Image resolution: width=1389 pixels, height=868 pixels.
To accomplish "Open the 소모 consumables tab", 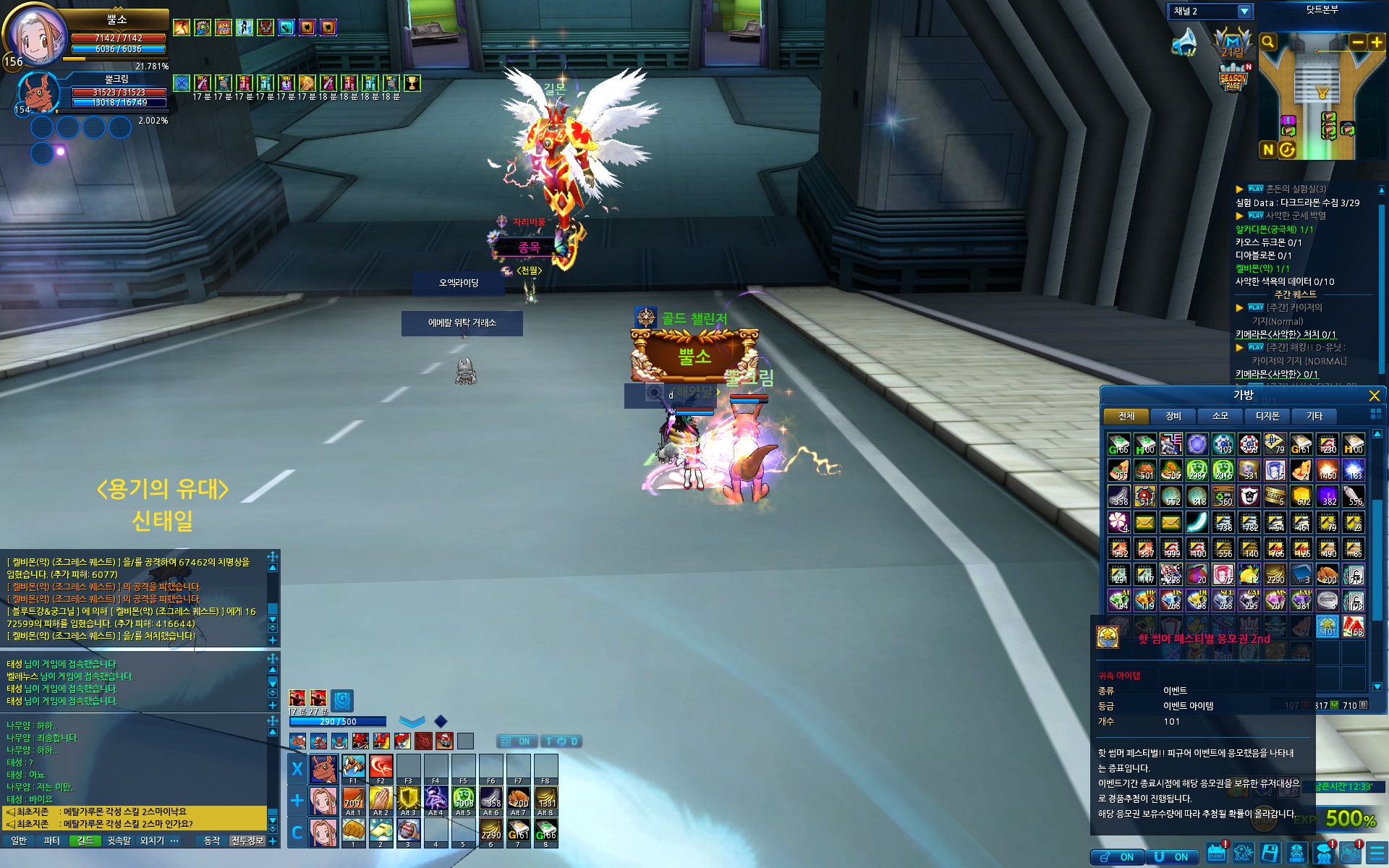I will pyautogui.click(x=1220, y=416).
